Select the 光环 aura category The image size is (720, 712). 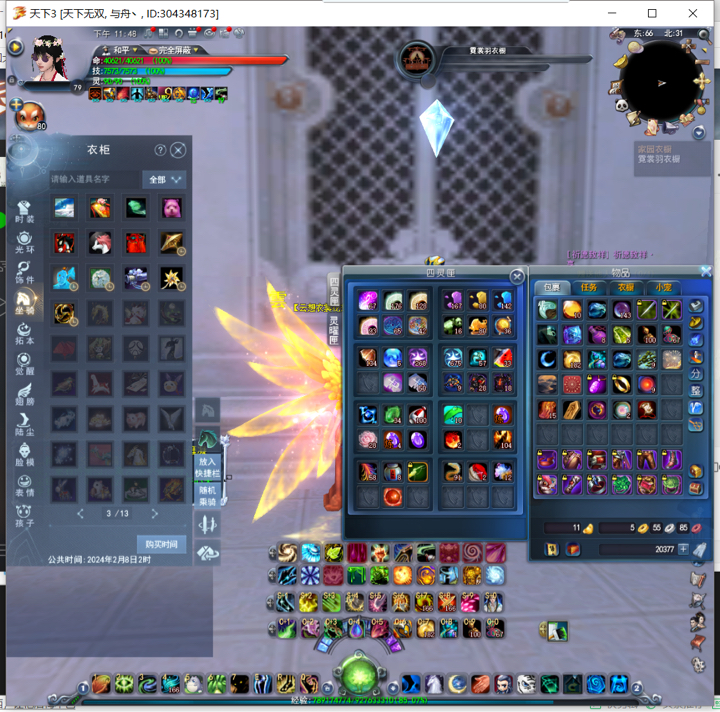(x=24, y=241)
